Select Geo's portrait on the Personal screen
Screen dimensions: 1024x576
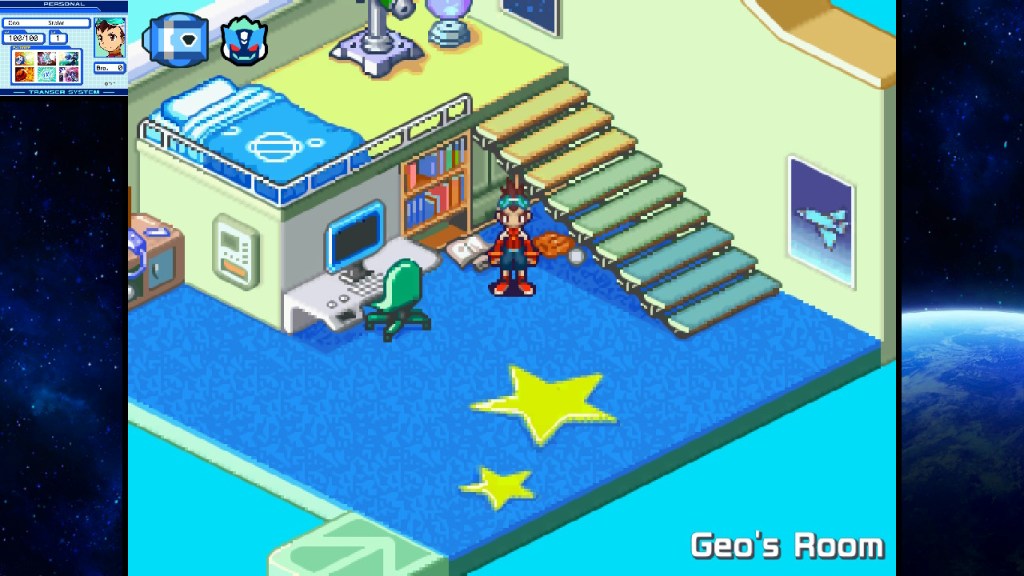pyautogui.click(x=108, y=37)
